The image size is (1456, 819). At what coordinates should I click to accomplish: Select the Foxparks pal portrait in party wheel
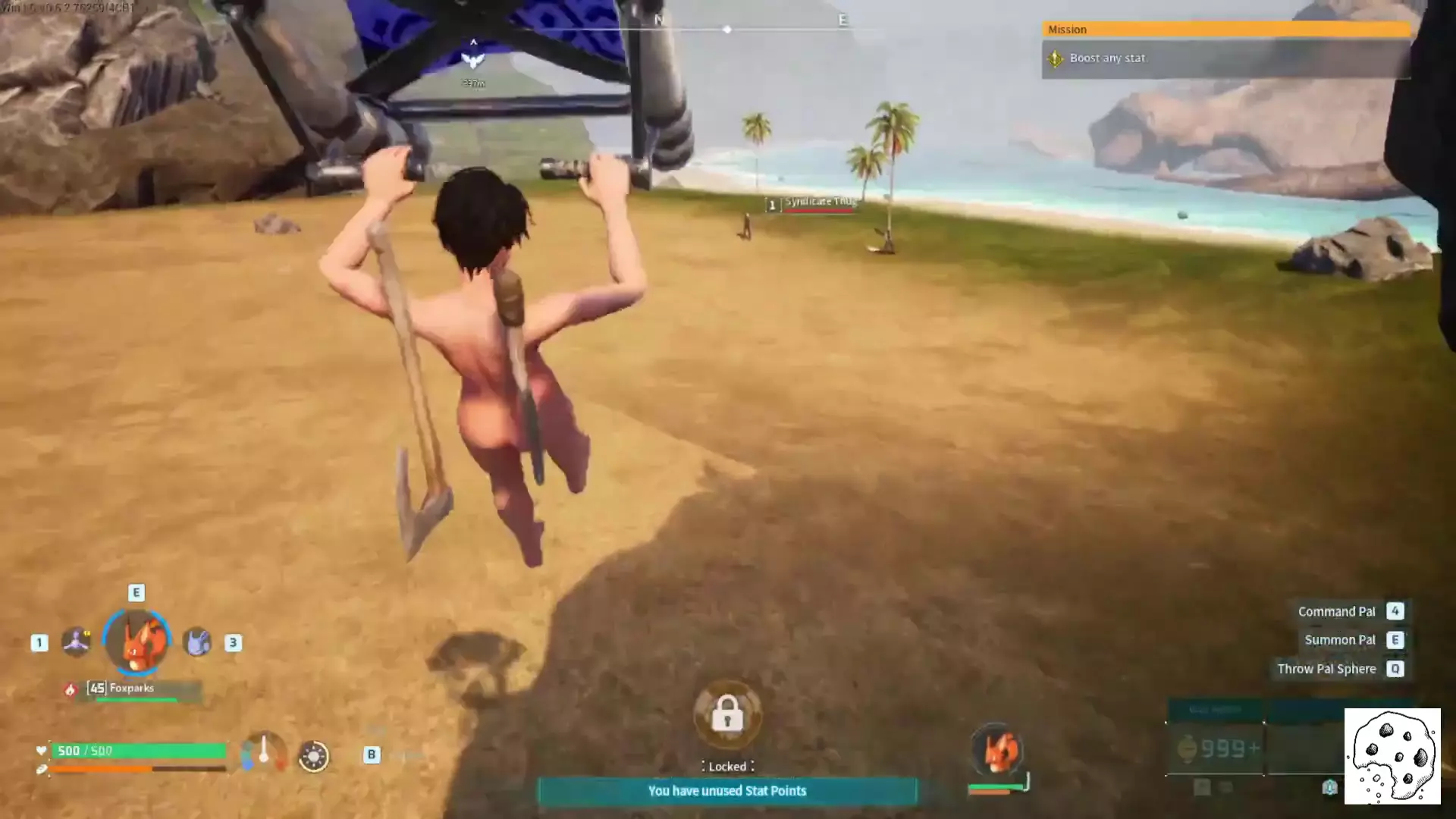137,642
